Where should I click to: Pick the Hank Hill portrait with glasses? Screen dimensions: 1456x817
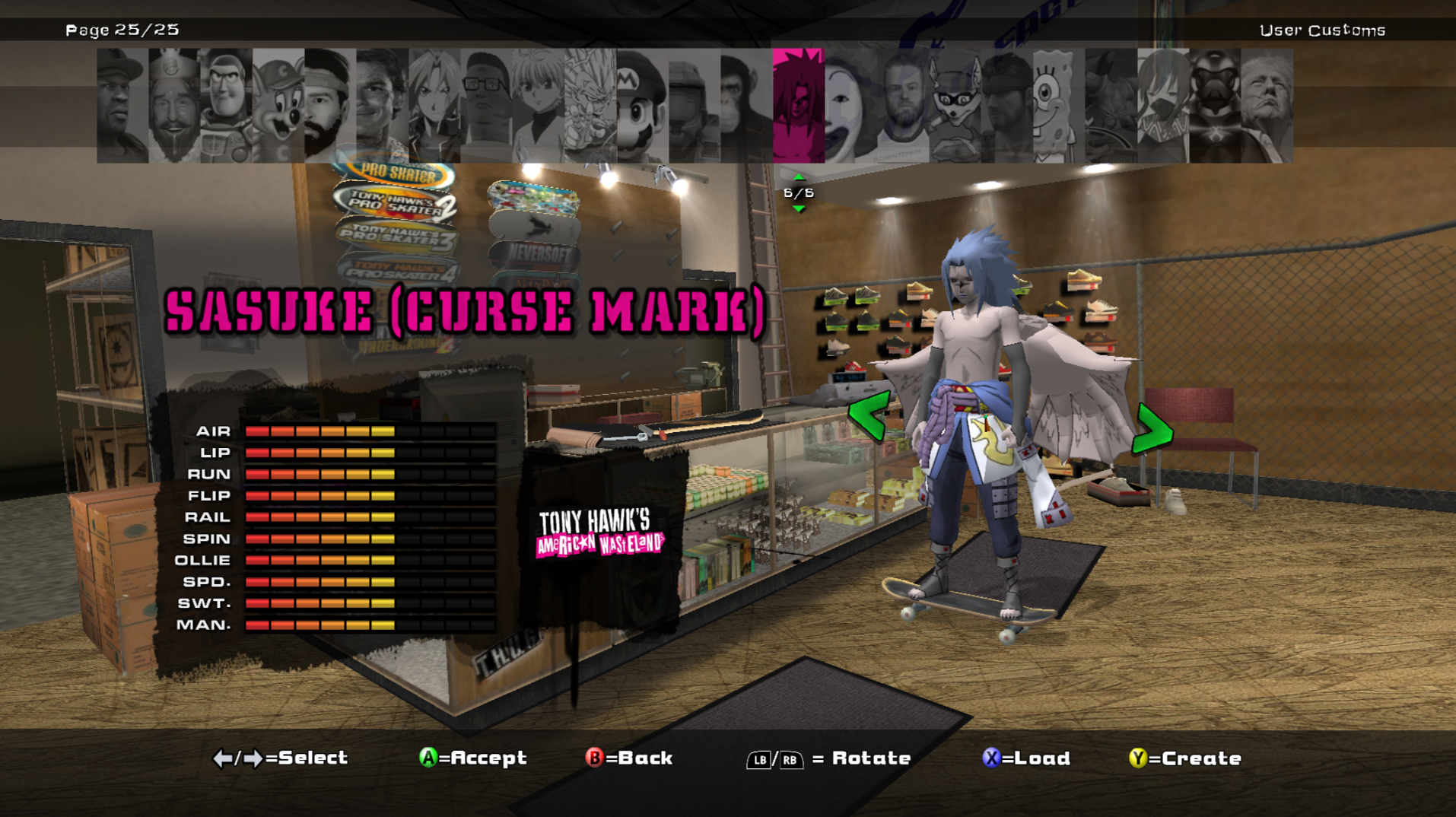[x=486, y=105]
